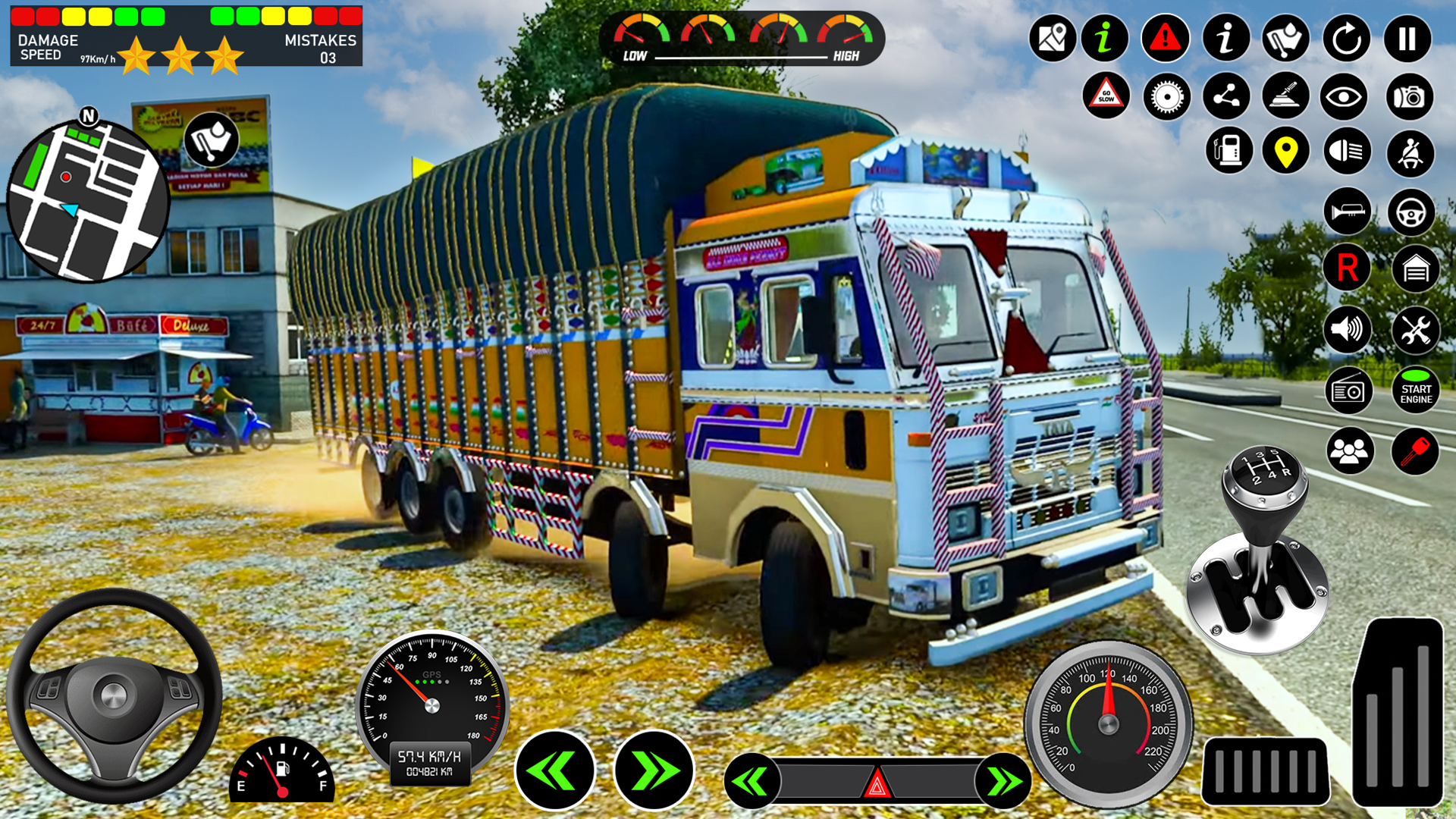The image size is (1456, 819).
Task: Open the fuel station icon
Action: (x=1230, y=152)
